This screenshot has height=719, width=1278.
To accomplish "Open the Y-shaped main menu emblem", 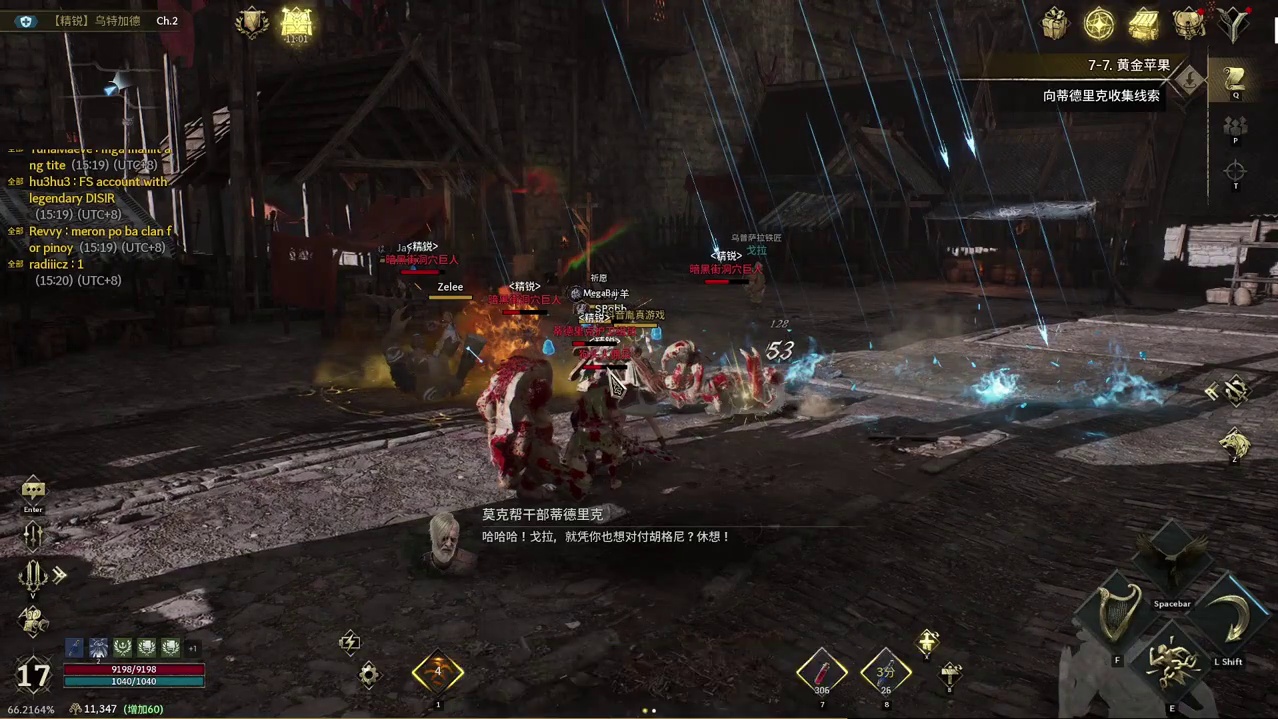I will coord(1235,23).
